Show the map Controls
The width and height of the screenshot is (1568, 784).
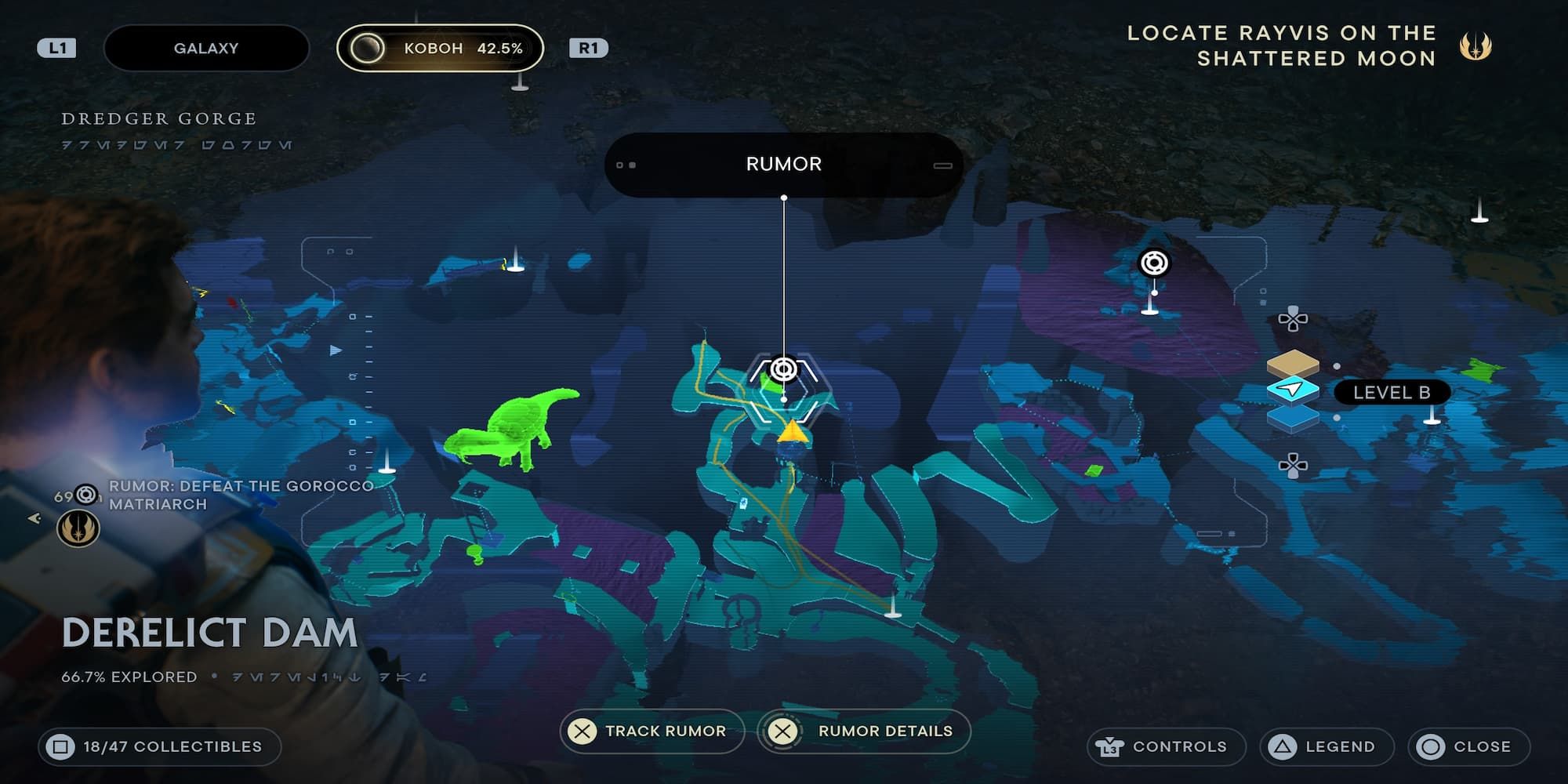[1165, 746]
